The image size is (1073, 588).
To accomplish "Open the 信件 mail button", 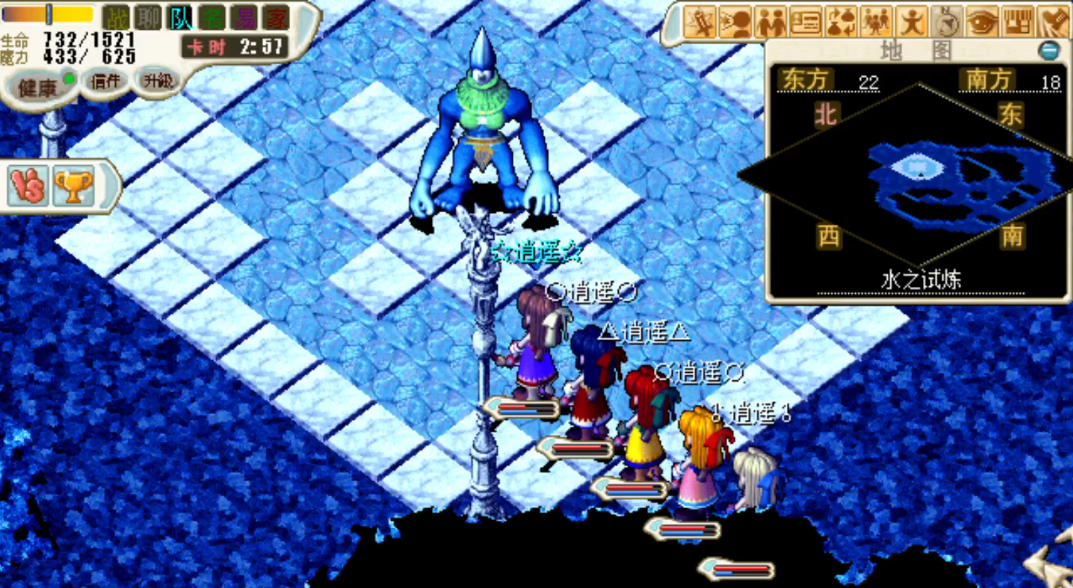I will point(105,82).
